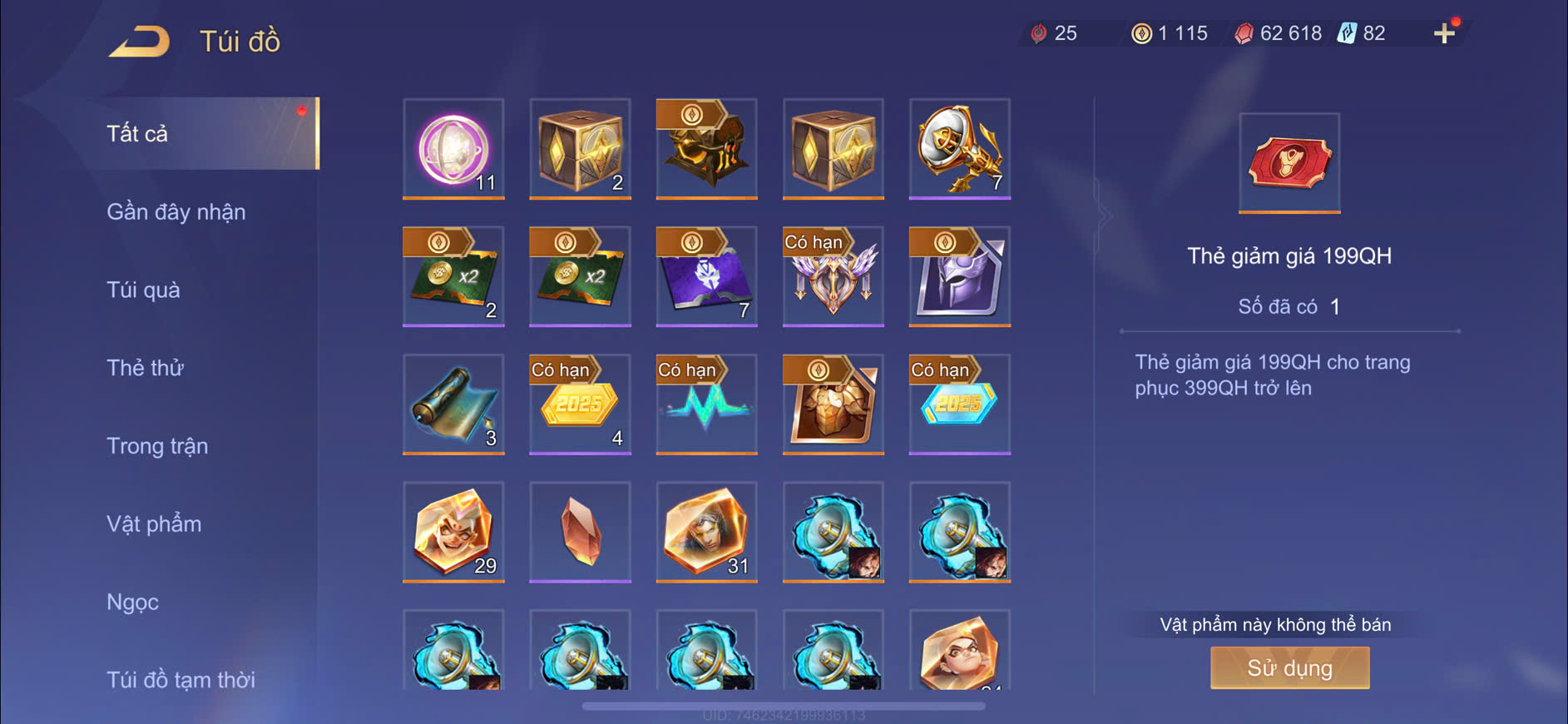Screen dimensions: 1568x724
Task: Select the Túi đồ tạm thời tab
Action: (x=181, y=679)
